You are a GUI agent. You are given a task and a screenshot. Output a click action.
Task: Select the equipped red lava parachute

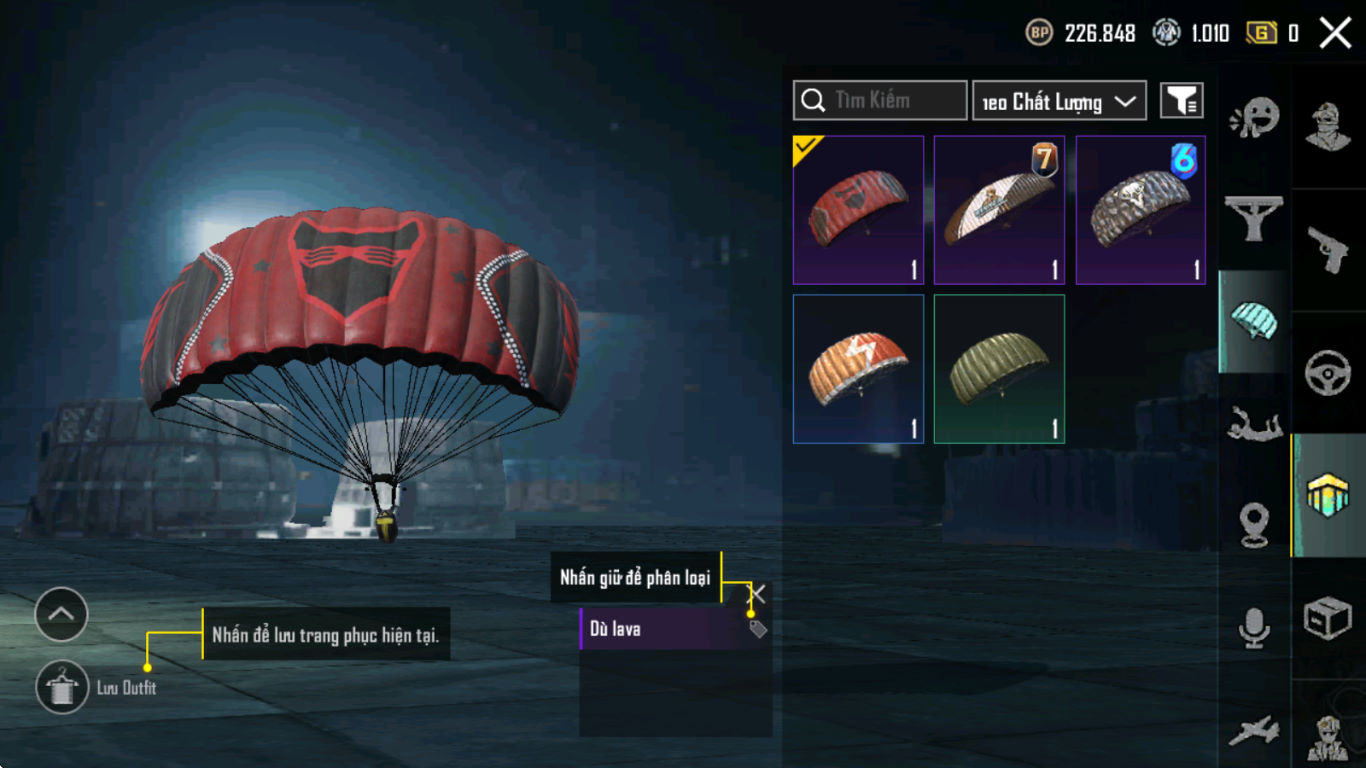coord(858,210)
